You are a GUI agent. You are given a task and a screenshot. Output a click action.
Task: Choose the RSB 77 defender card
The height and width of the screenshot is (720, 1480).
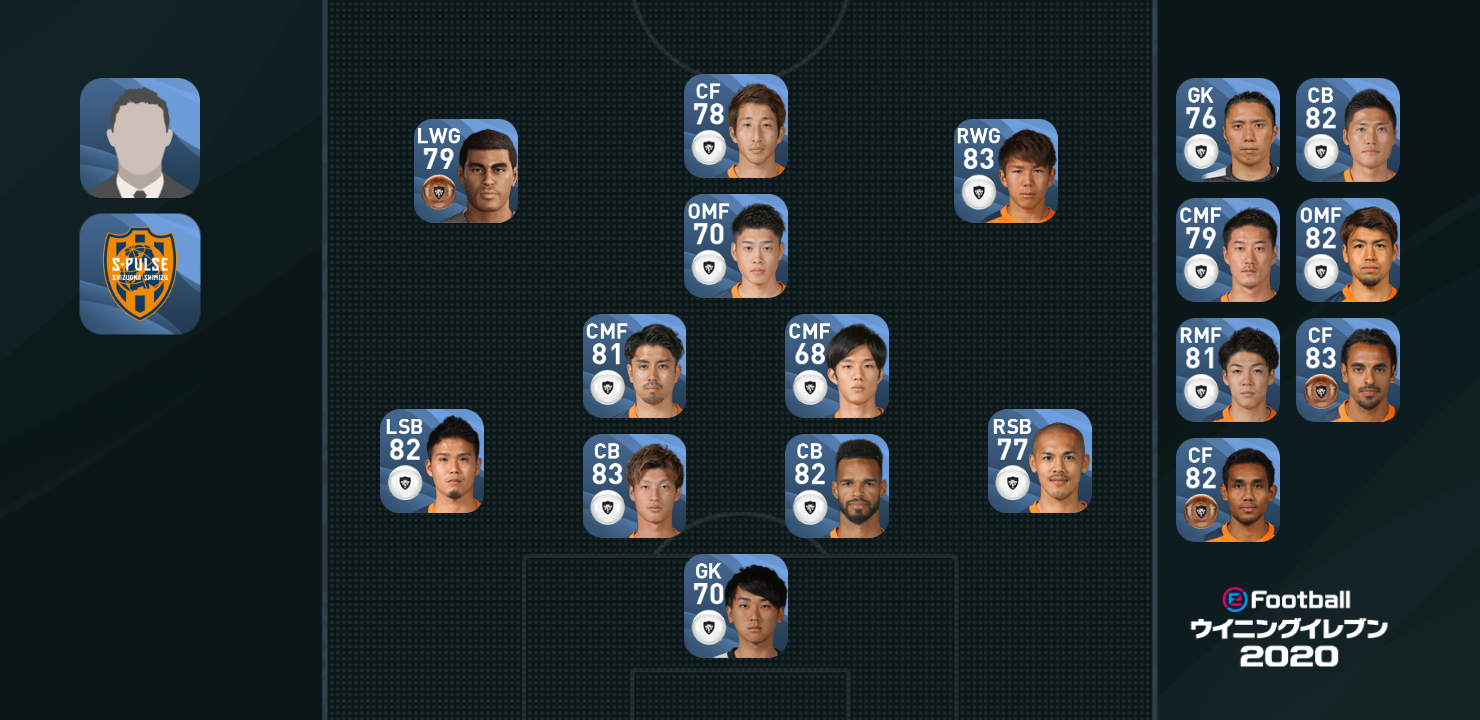[x=1040, y=461]
